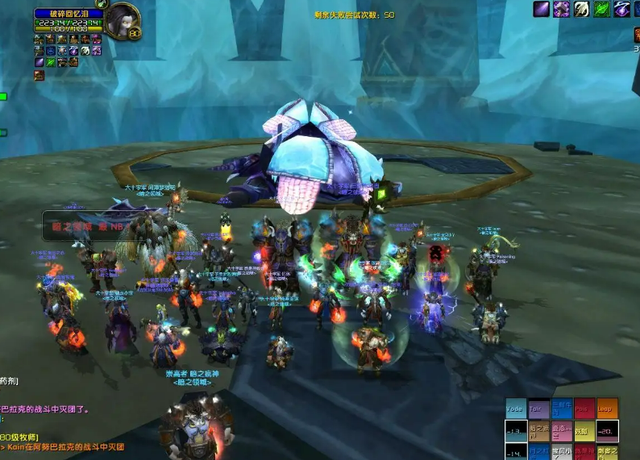Viewport: 640px width, 460px height.
Task: Click the black raid tile showing -13
Action: point(515,432)
